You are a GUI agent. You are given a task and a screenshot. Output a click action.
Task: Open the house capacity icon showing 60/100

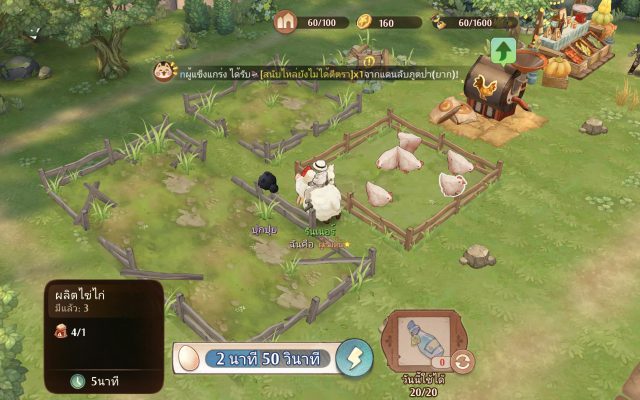[287, 21]
